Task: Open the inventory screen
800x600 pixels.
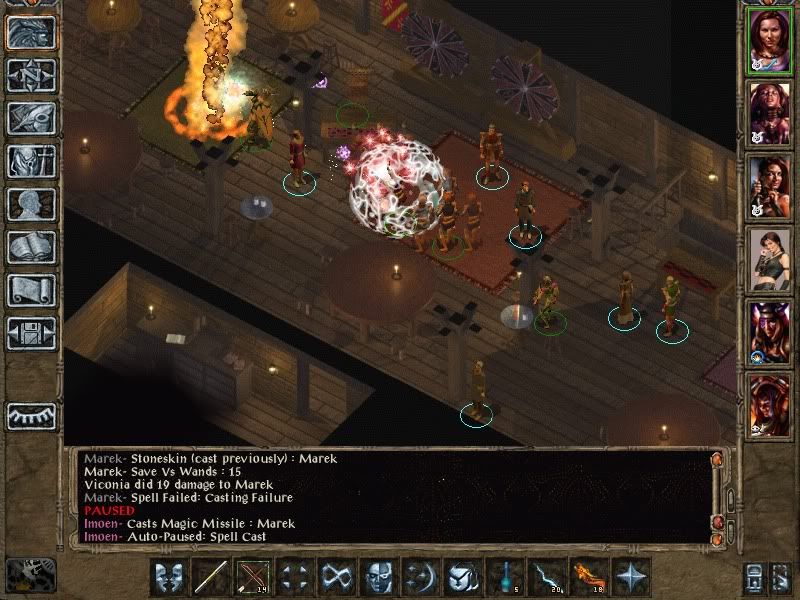Action: coord(31,161)
